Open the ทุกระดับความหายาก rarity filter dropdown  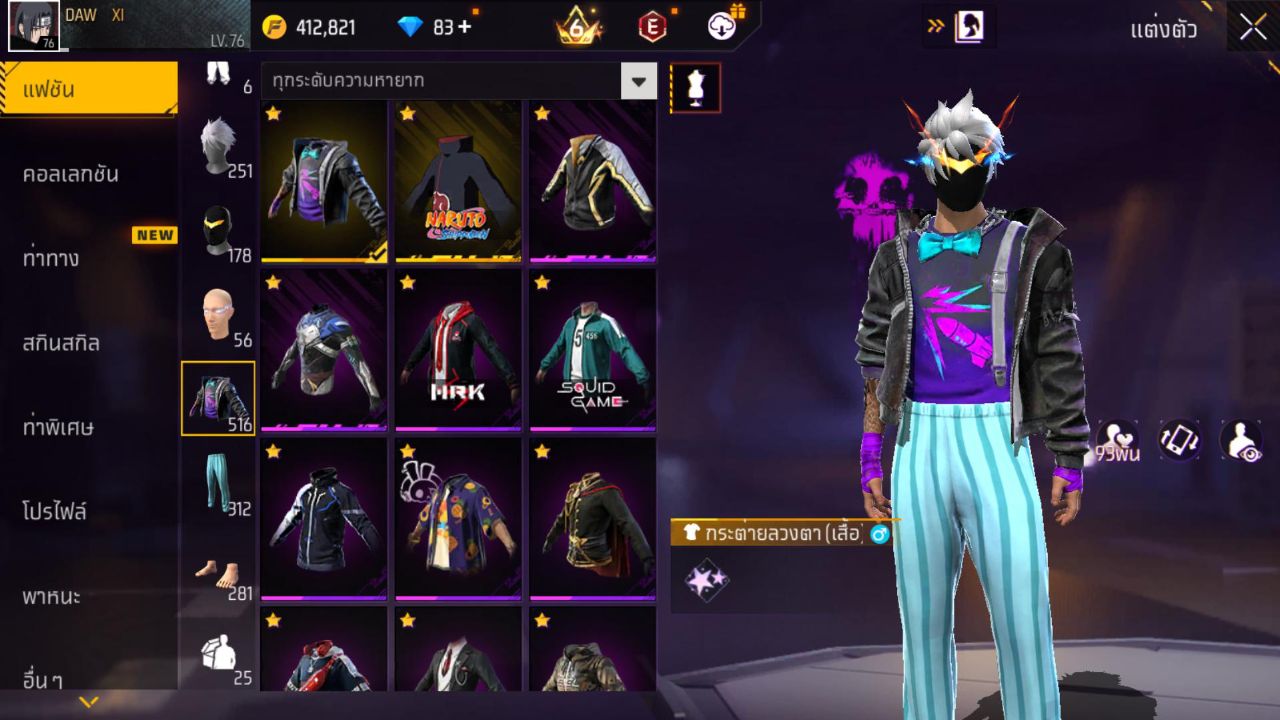[450, 82]
